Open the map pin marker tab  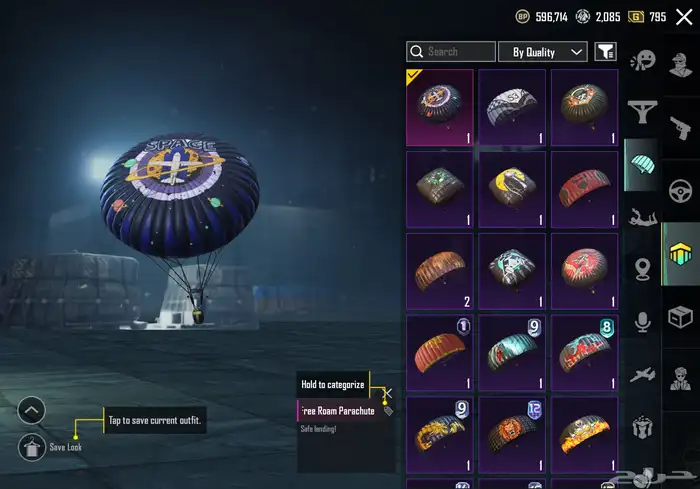(642, 268)
